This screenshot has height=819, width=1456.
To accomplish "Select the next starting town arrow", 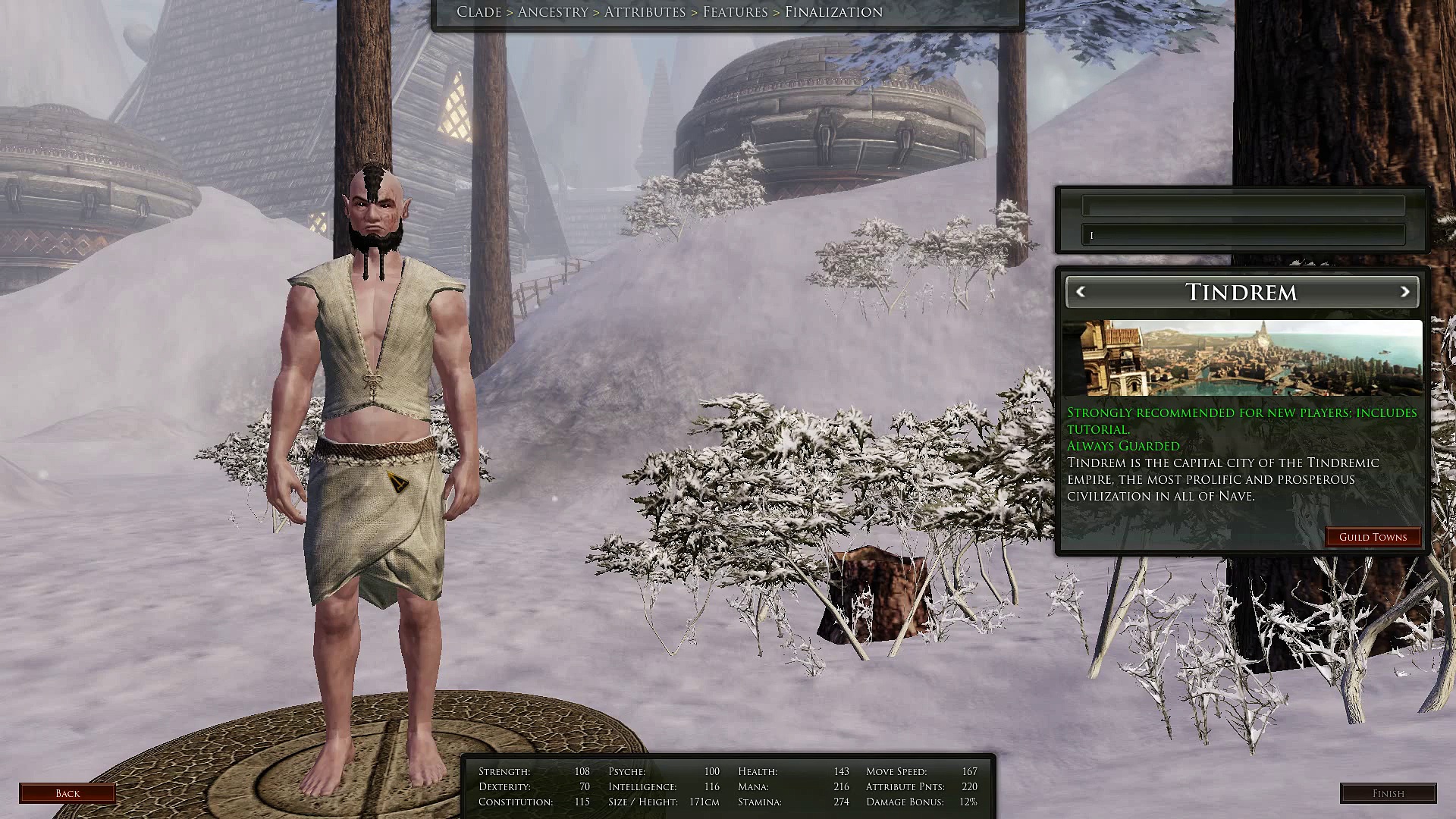I will tap(1404, 292).
